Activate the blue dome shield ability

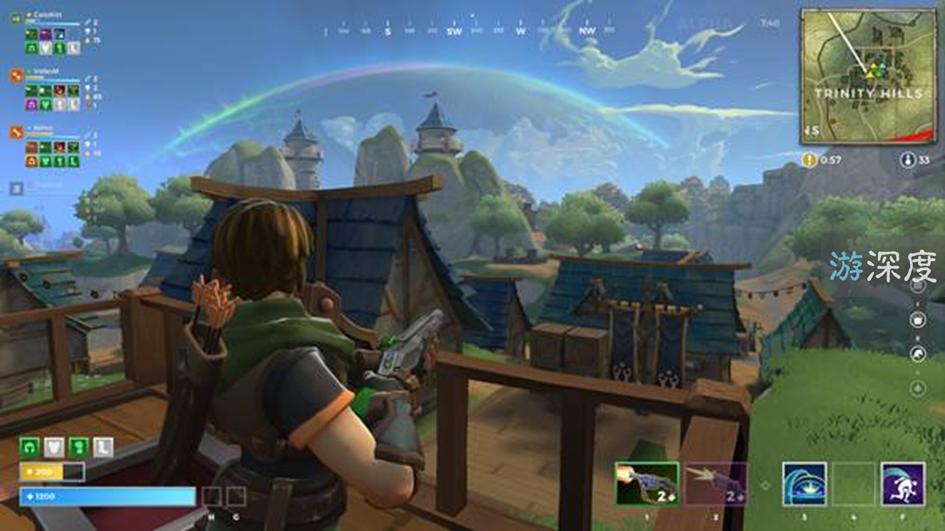(803, 484)
